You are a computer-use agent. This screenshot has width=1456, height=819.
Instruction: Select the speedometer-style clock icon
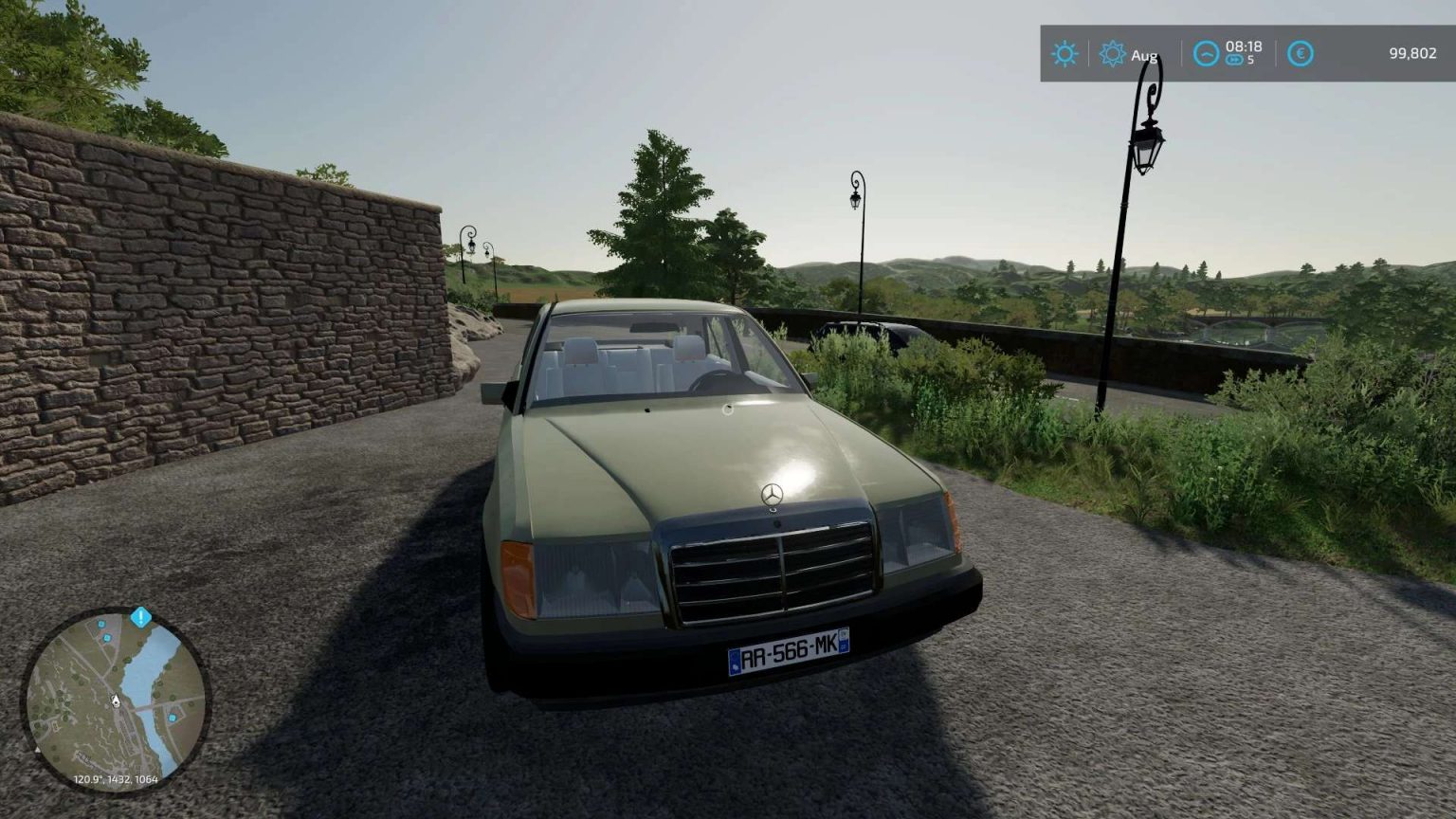click(1204, 55)
